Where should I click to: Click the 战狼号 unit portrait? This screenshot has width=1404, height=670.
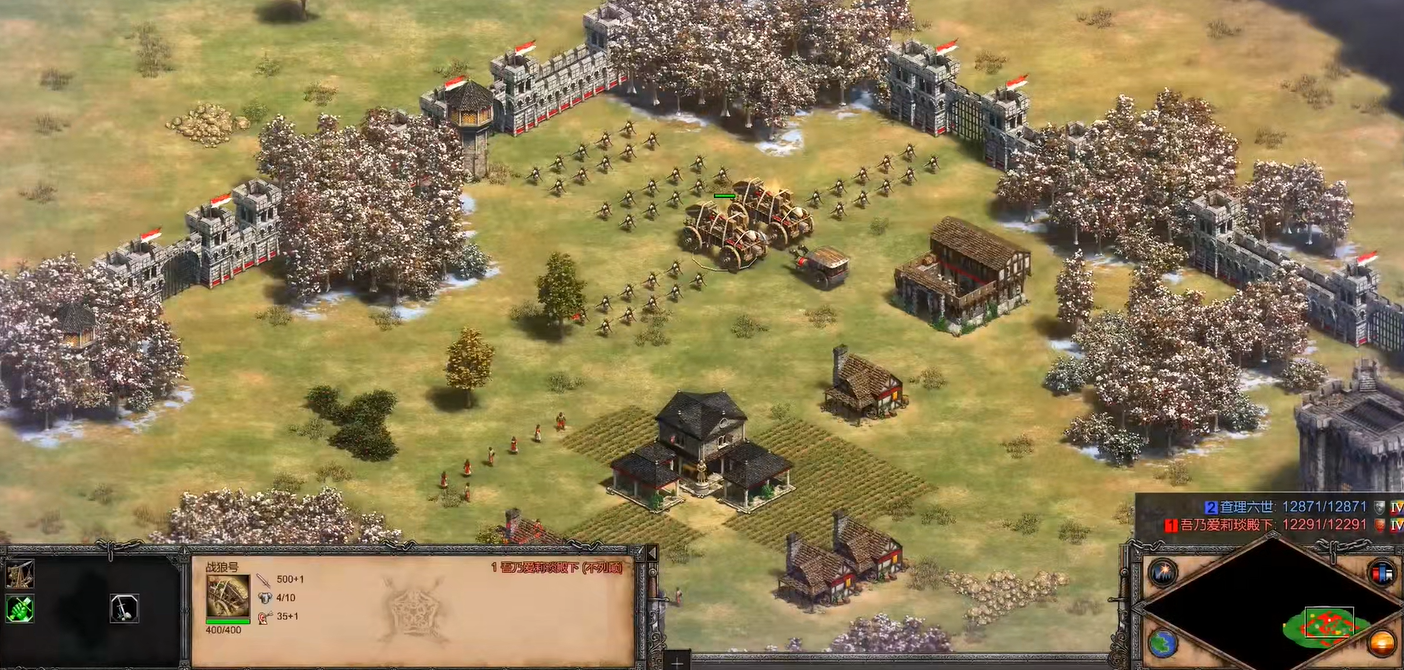coord(228,596)
